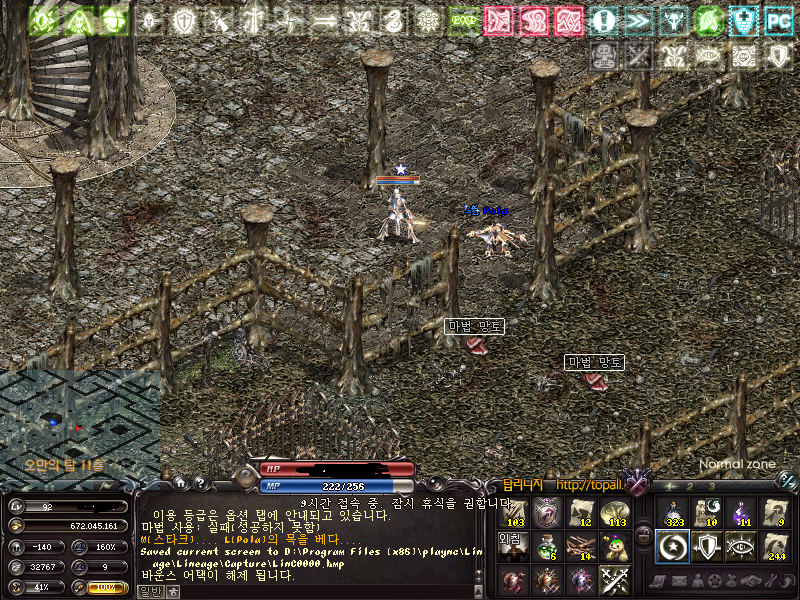Select the 외침 shout skill slot
The image size is (800, 600).
click(x=512, y=545)
